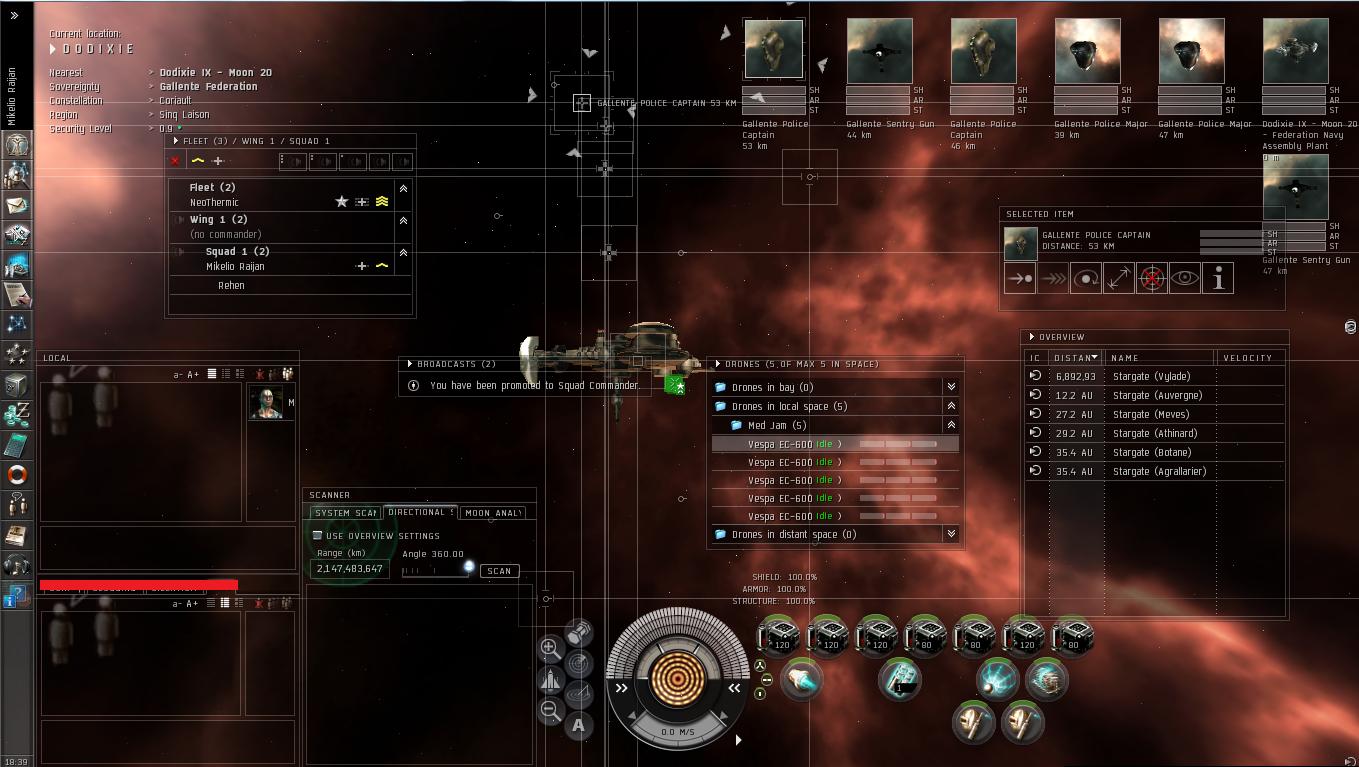Screen dimensions: 1359x767
Task: Open mail from the envelope sidebar icon
Action: (17, 205)
